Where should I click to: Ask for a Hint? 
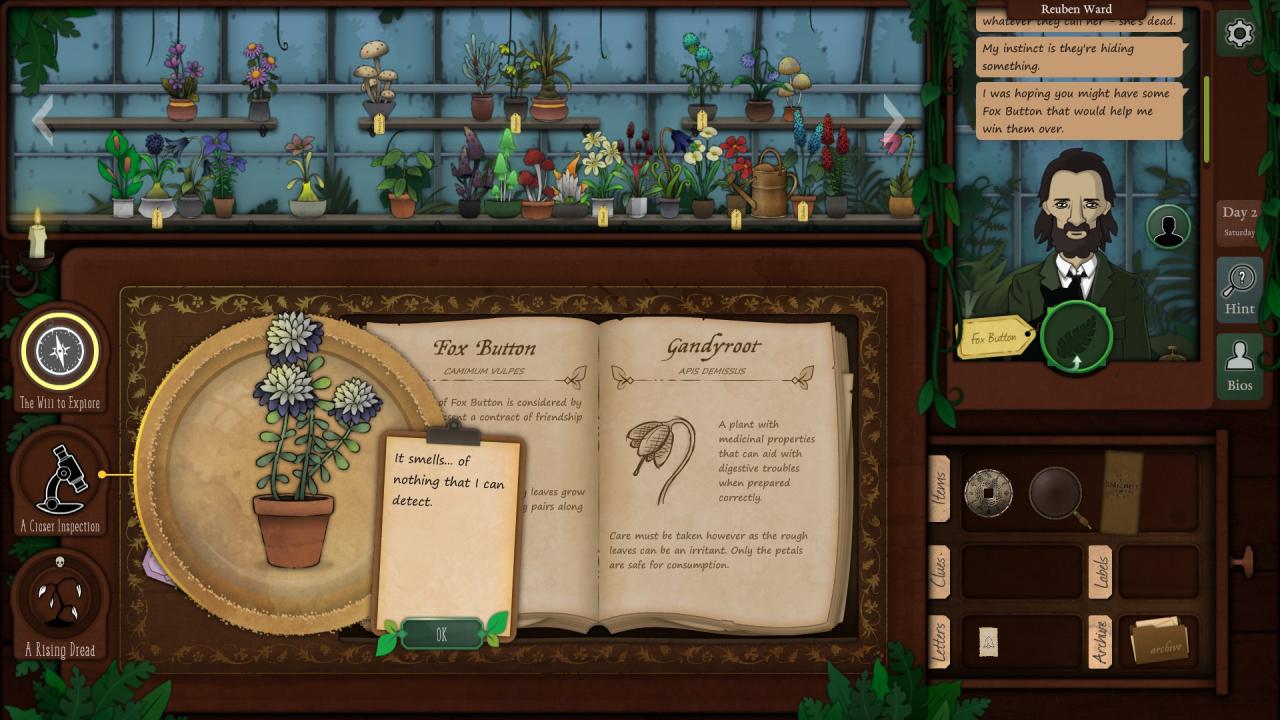click(x=1239, y=290)
